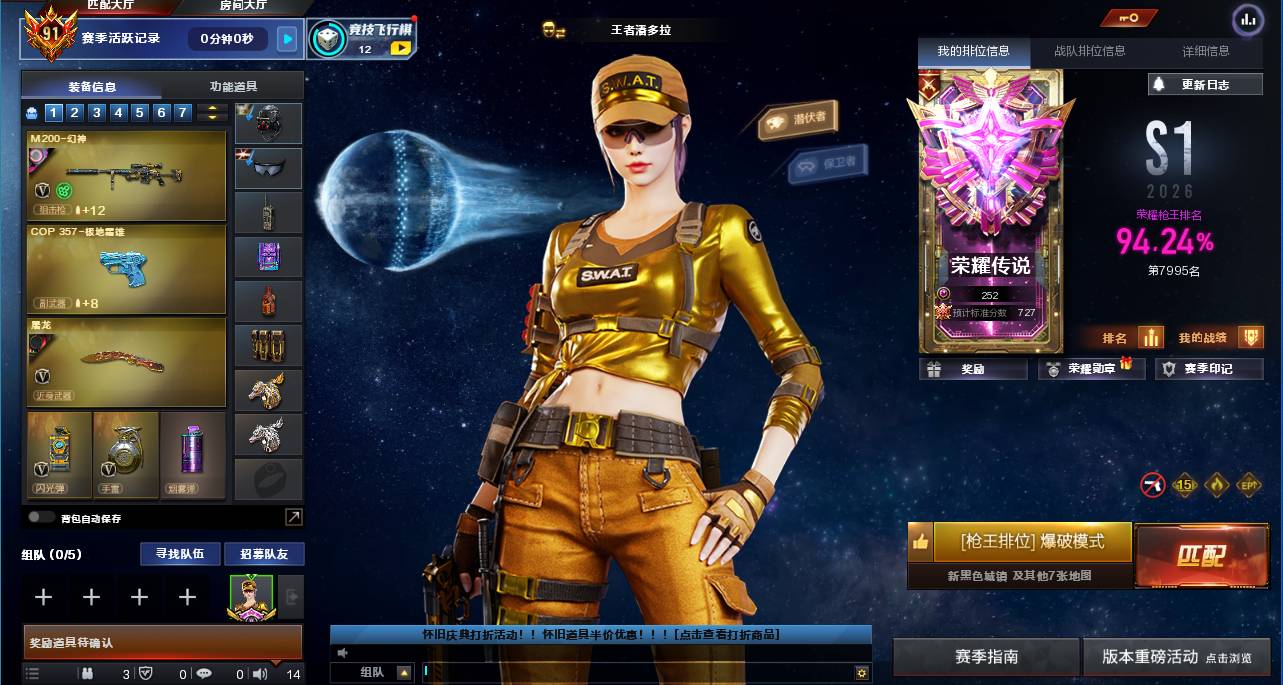Select loadout bag number 3
The height and width of the screenshot is (685, 1283).
click(x=97, y=113)
